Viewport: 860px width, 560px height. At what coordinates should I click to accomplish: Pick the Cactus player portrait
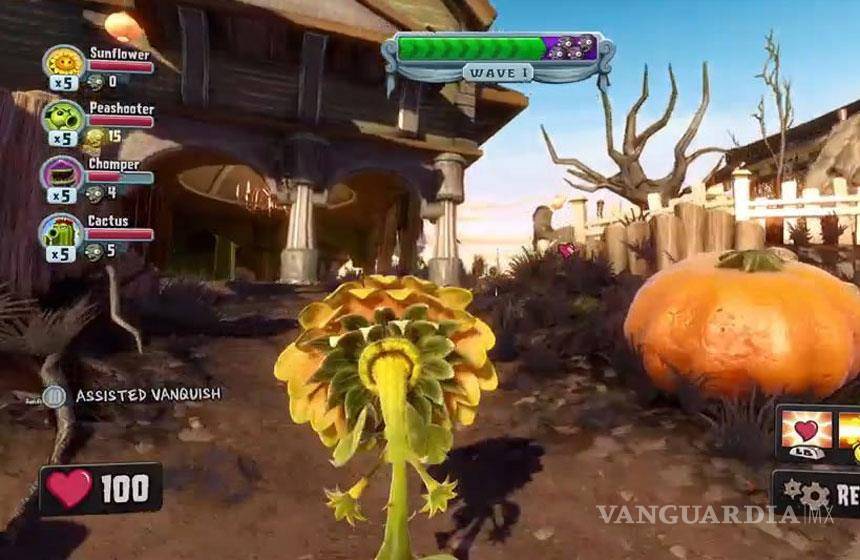63,232
